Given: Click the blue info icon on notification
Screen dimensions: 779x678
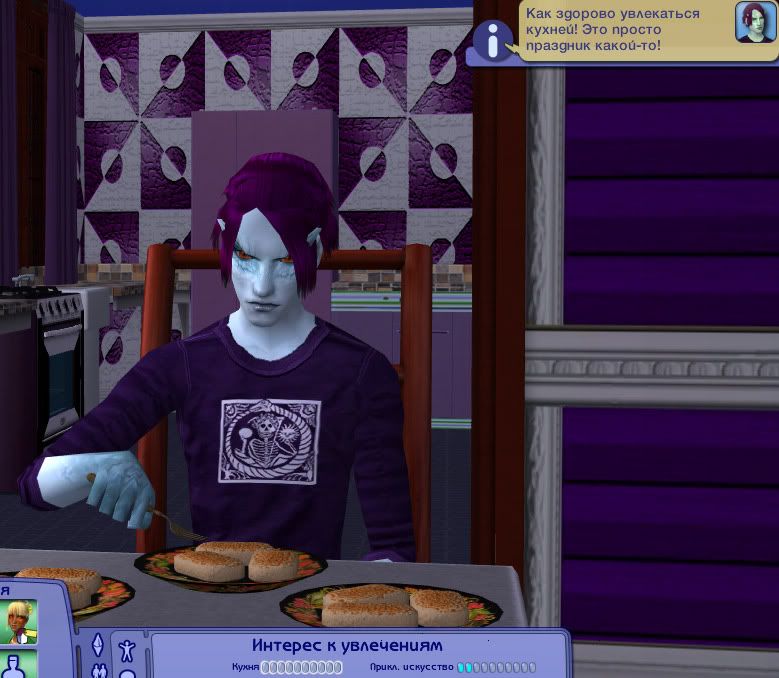Looking at the screenshot, I should (x=491, y=40).
